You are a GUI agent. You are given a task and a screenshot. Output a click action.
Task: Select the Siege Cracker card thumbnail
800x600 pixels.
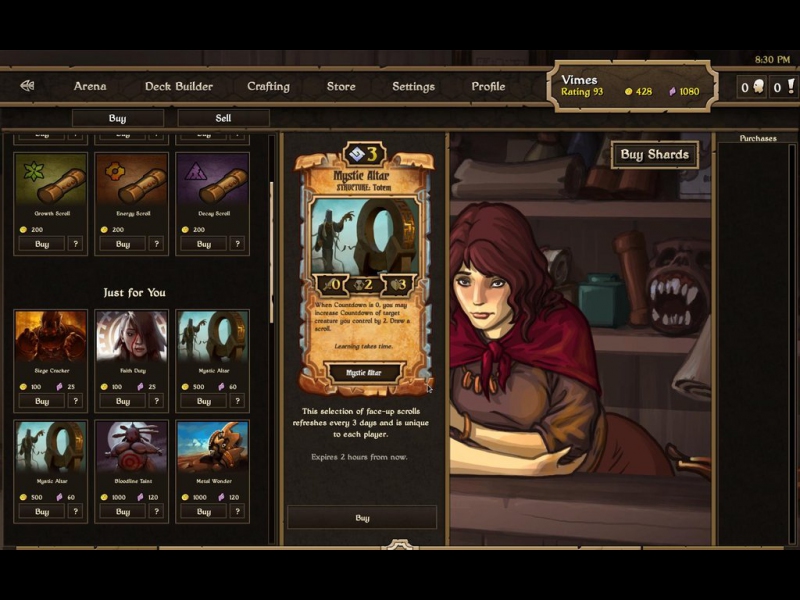point(50,336)
